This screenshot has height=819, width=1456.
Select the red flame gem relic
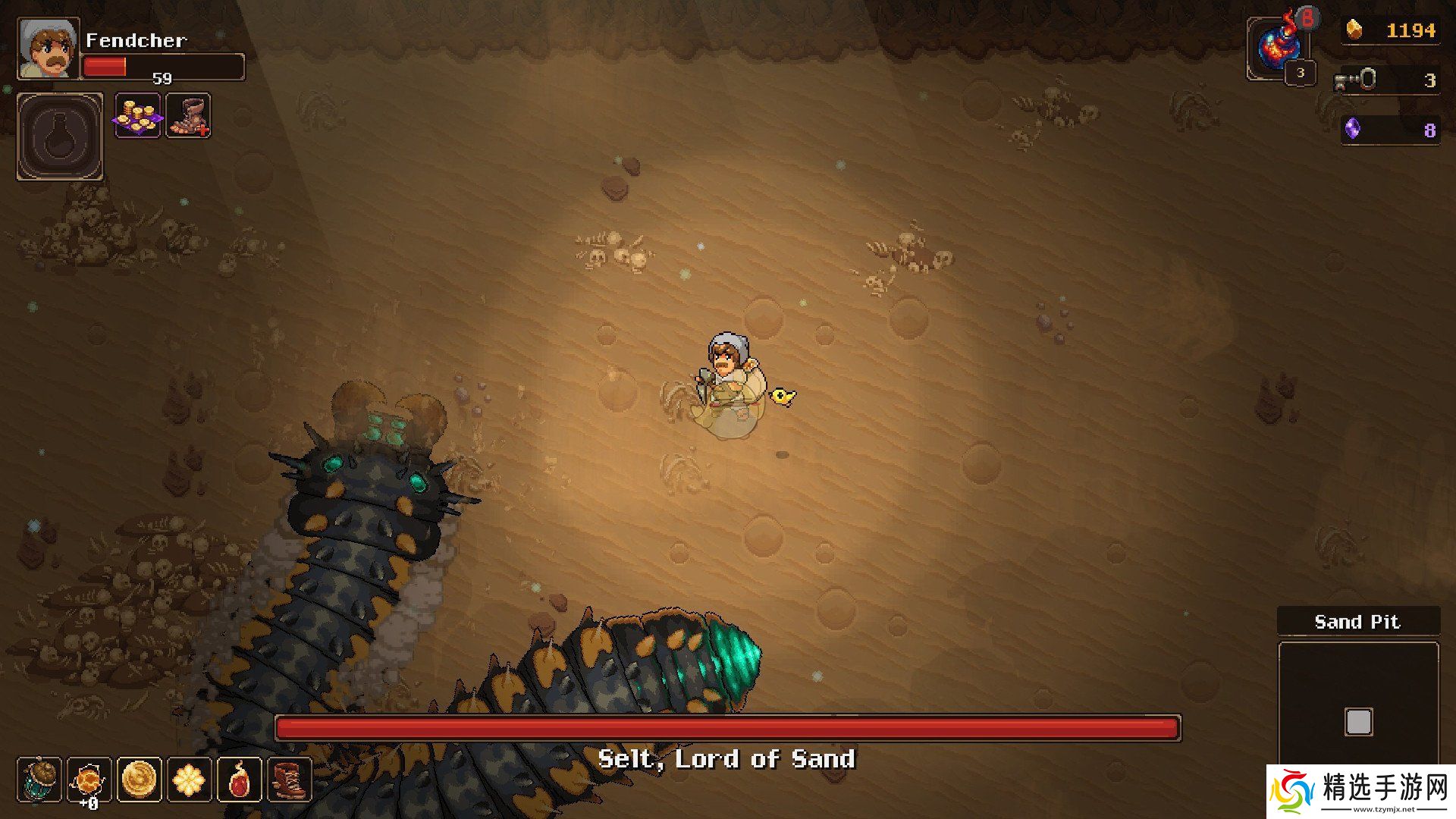pos(240,779)
